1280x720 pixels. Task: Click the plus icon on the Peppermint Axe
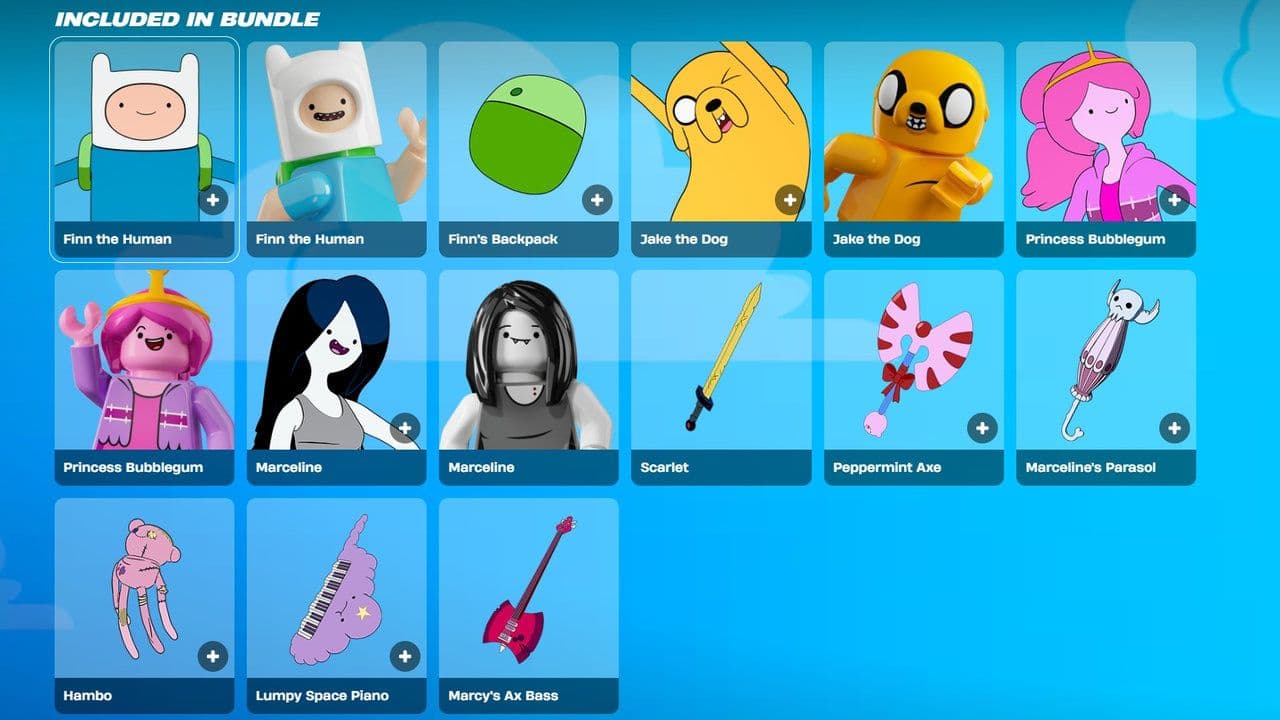coord(980,426)
